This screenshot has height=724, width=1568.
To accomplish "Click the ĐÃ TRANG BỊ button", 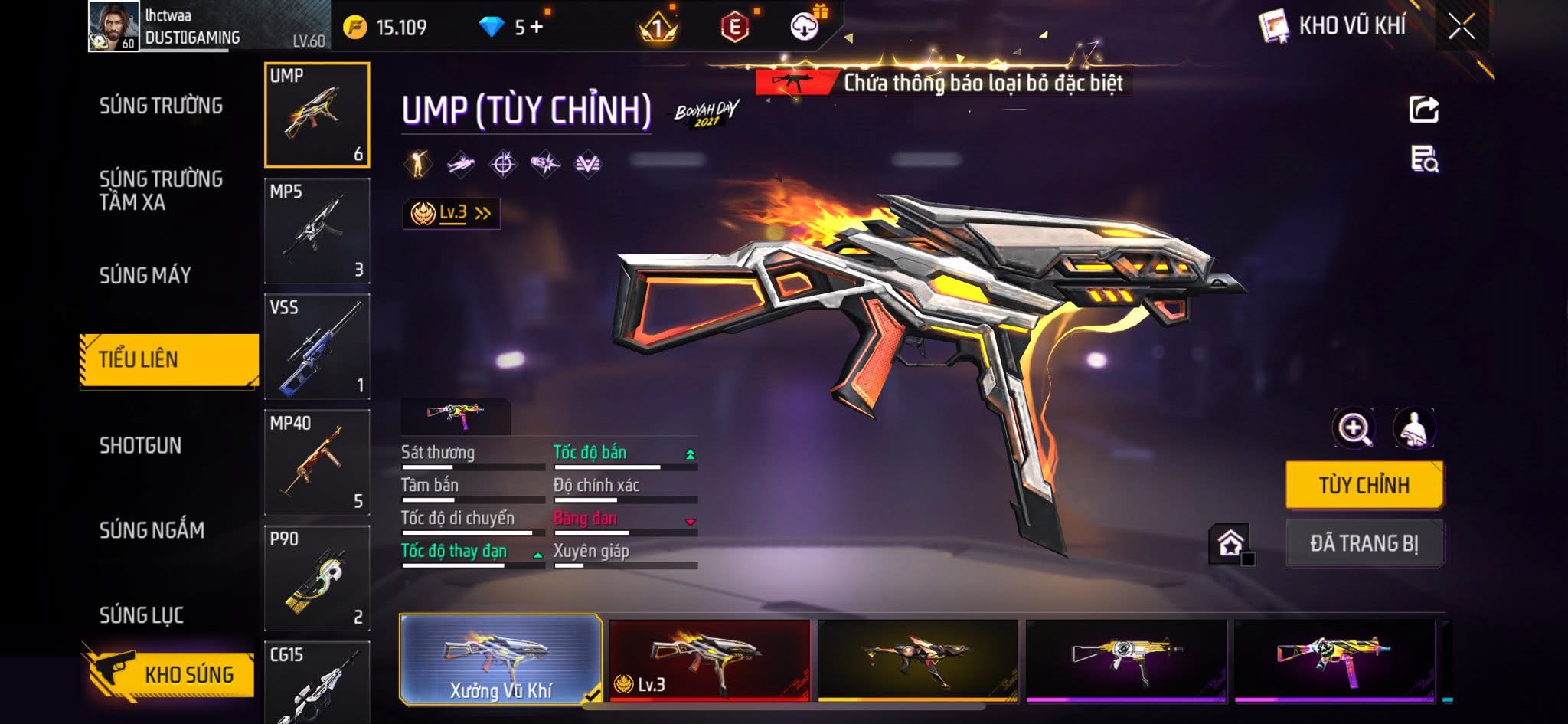I will pyautogui.click(x=1364, y=543).
